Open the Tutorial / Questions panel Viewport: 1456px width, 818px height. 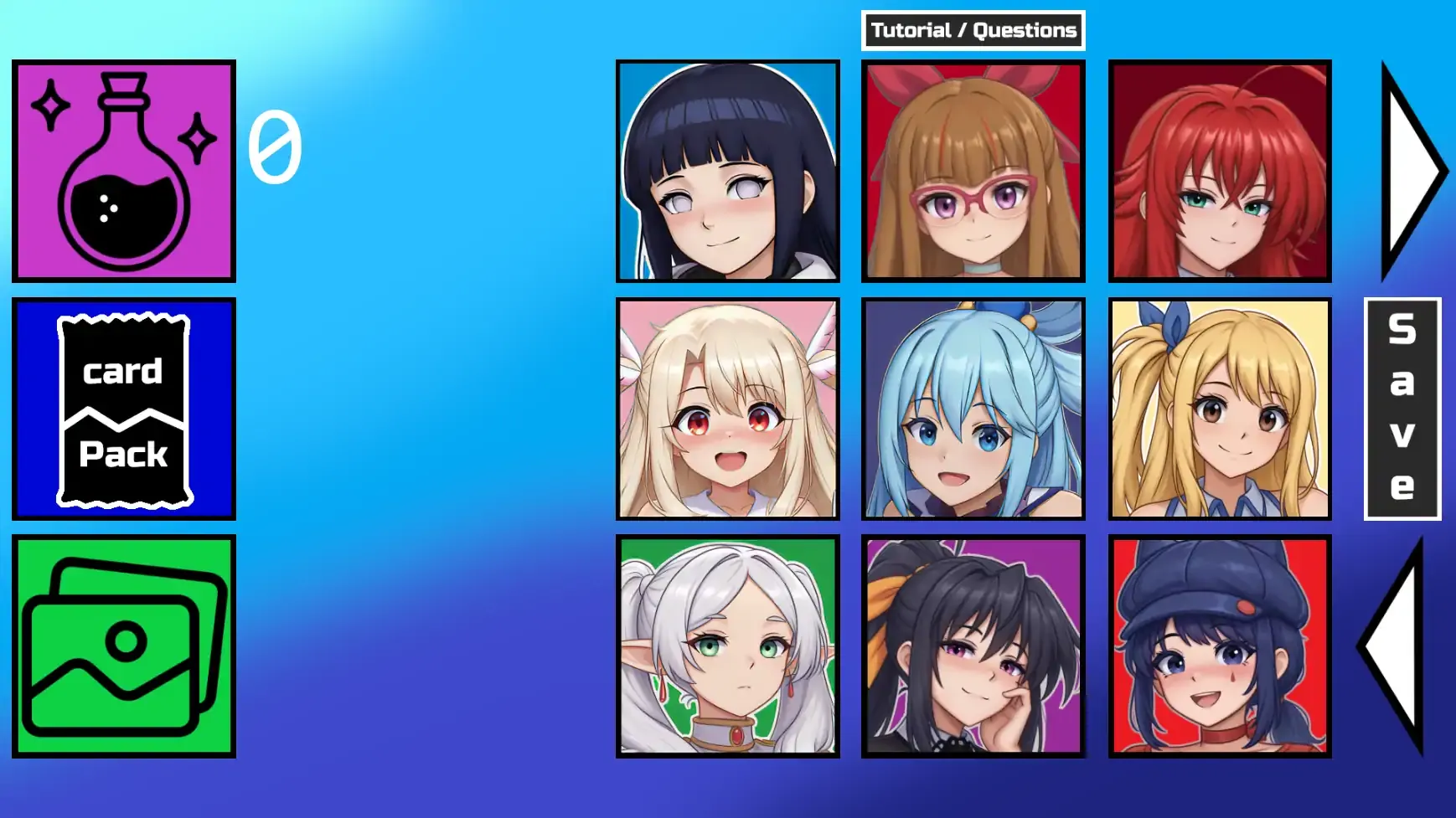click(973, 29)
